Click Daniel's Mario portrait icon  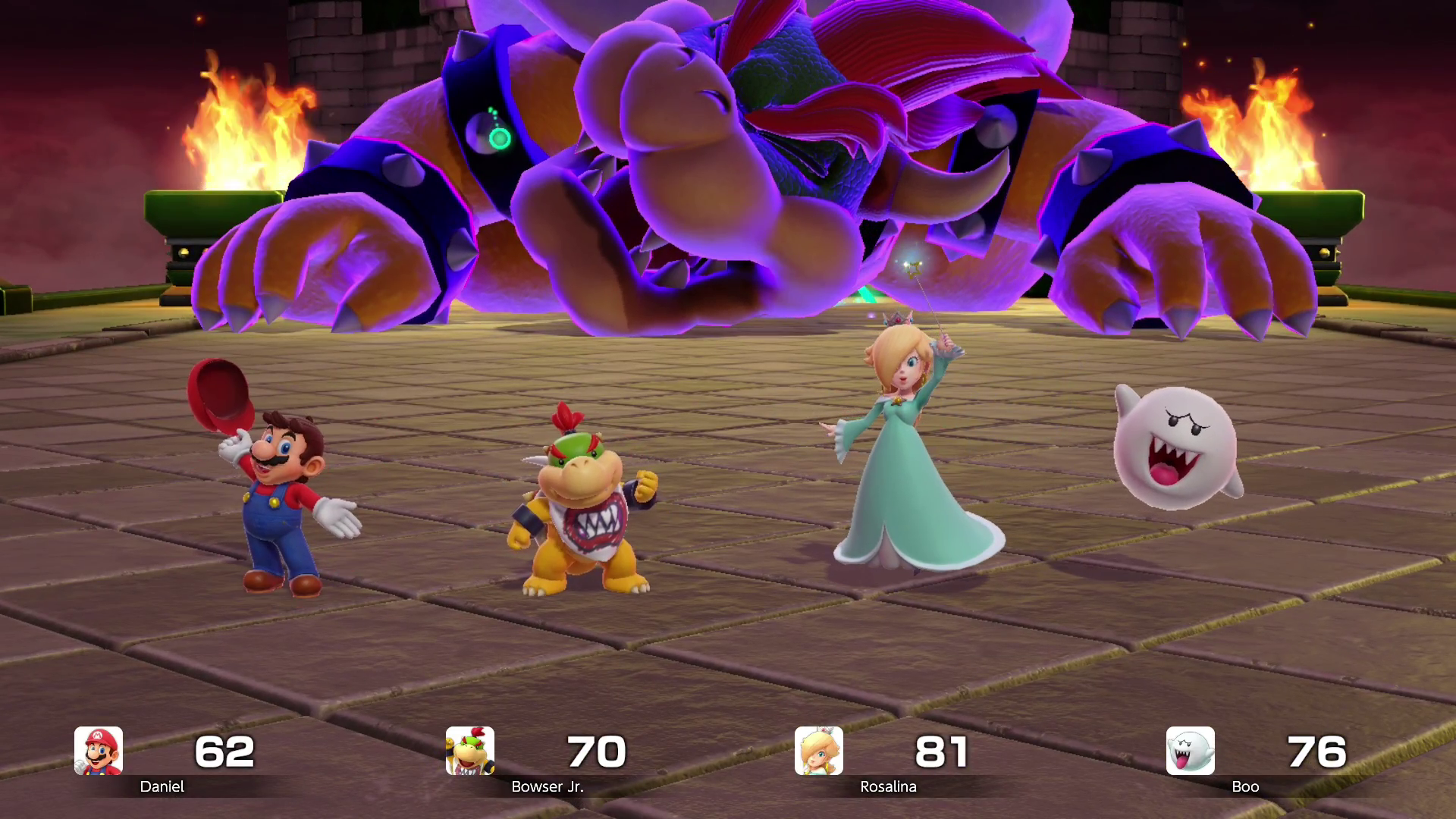tap(99, 751)
